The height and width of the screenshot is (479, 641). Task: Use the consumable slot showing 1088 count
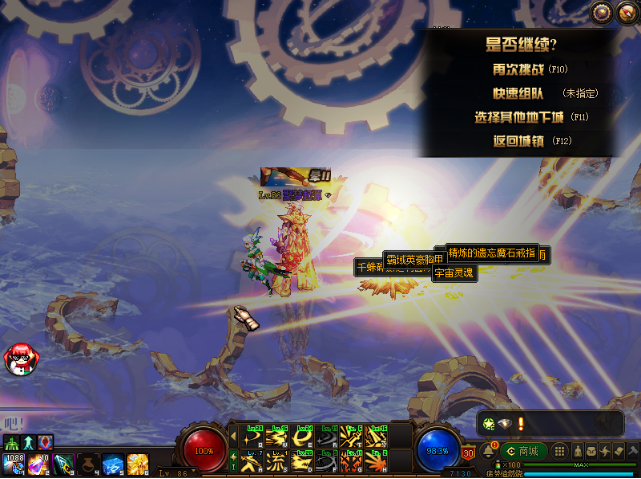(14, 465)
